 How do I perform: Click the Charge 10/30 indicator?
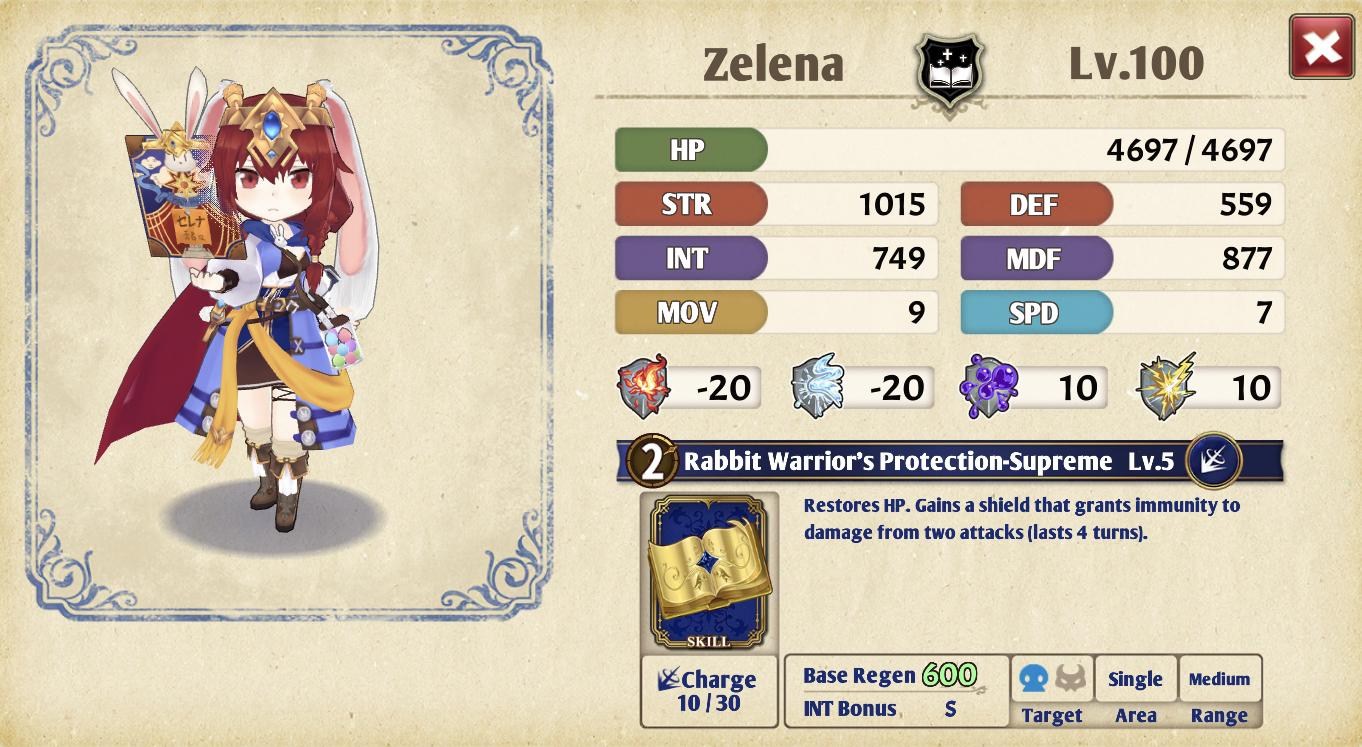click(709, 691)
